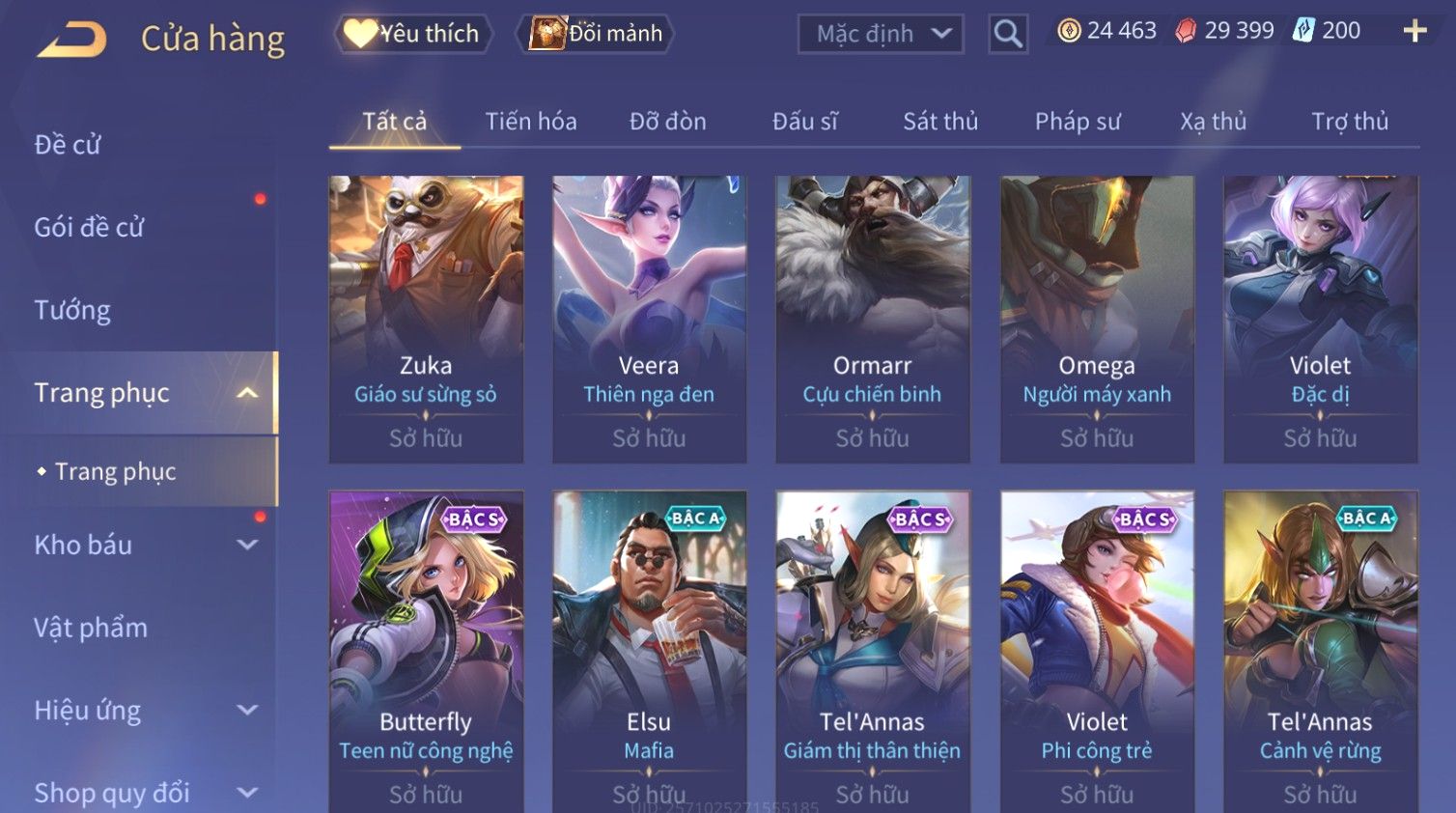Open the Đề cử menu entry
Screen dimensions: 1456x813
point(68,145)
